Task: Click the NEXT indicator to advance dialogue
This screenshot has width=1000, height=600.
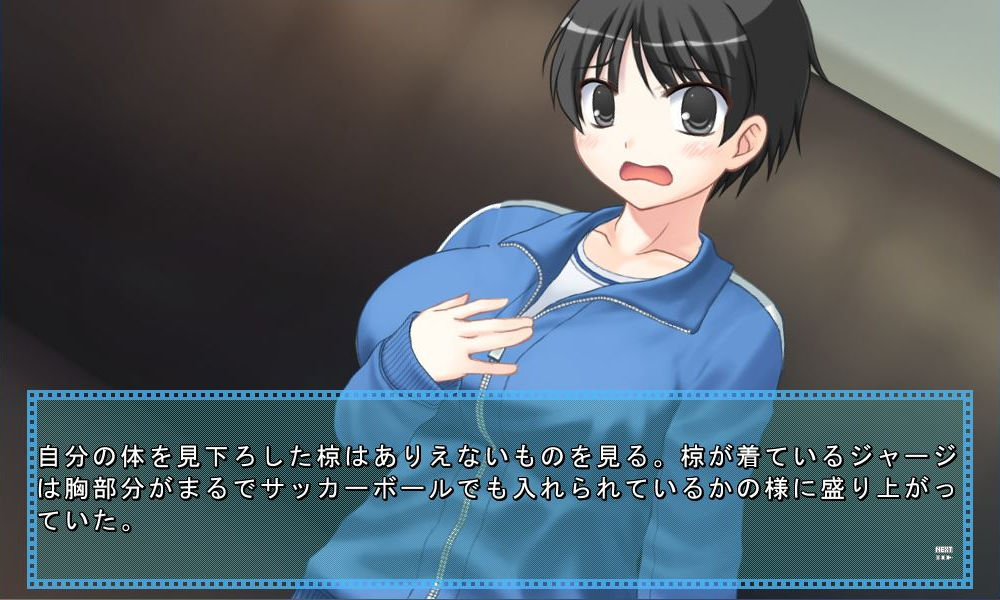Action: coord(943,552)
